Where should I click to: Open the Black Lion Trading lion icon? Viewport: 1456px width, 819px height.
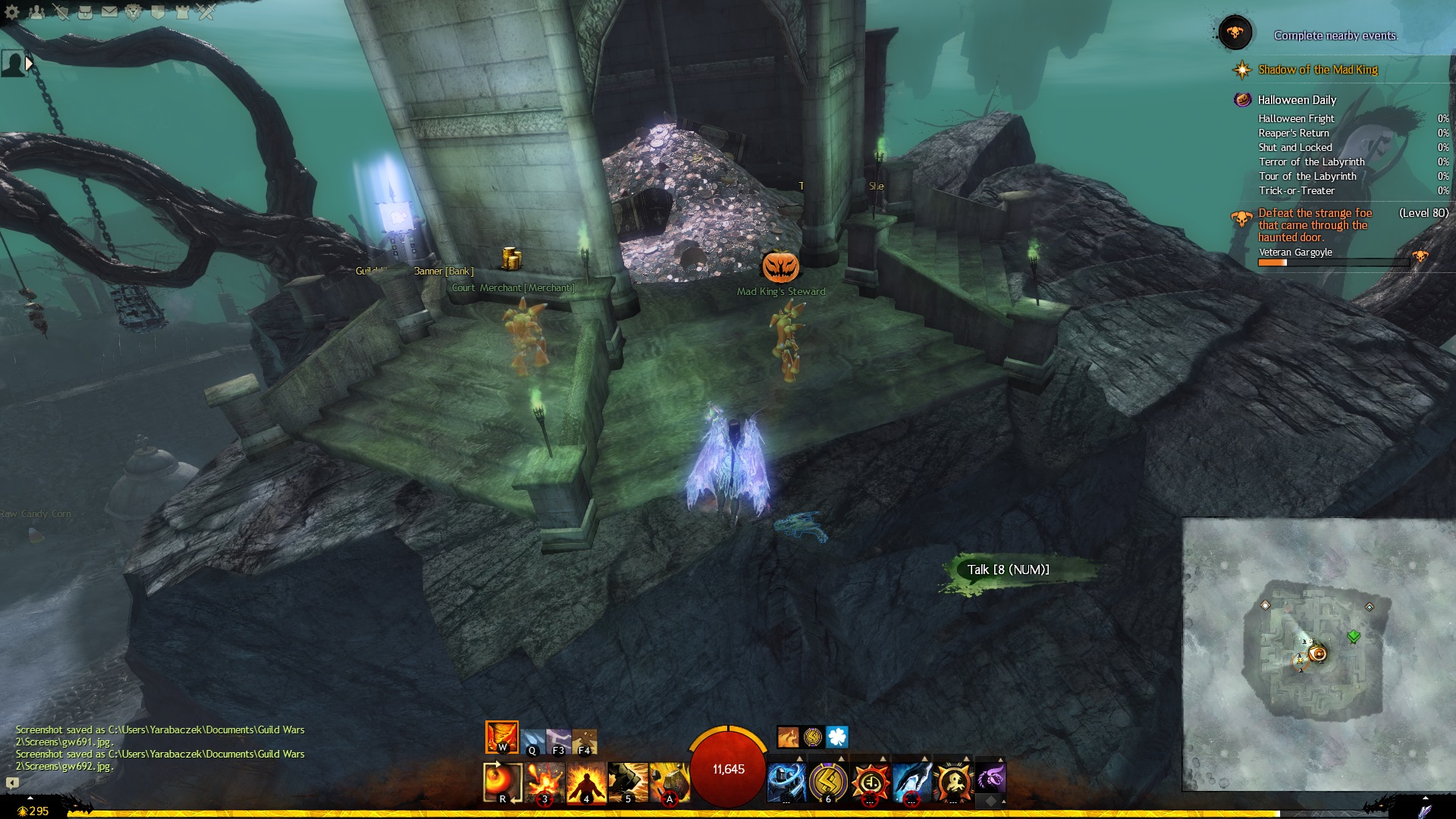point(133,12)
